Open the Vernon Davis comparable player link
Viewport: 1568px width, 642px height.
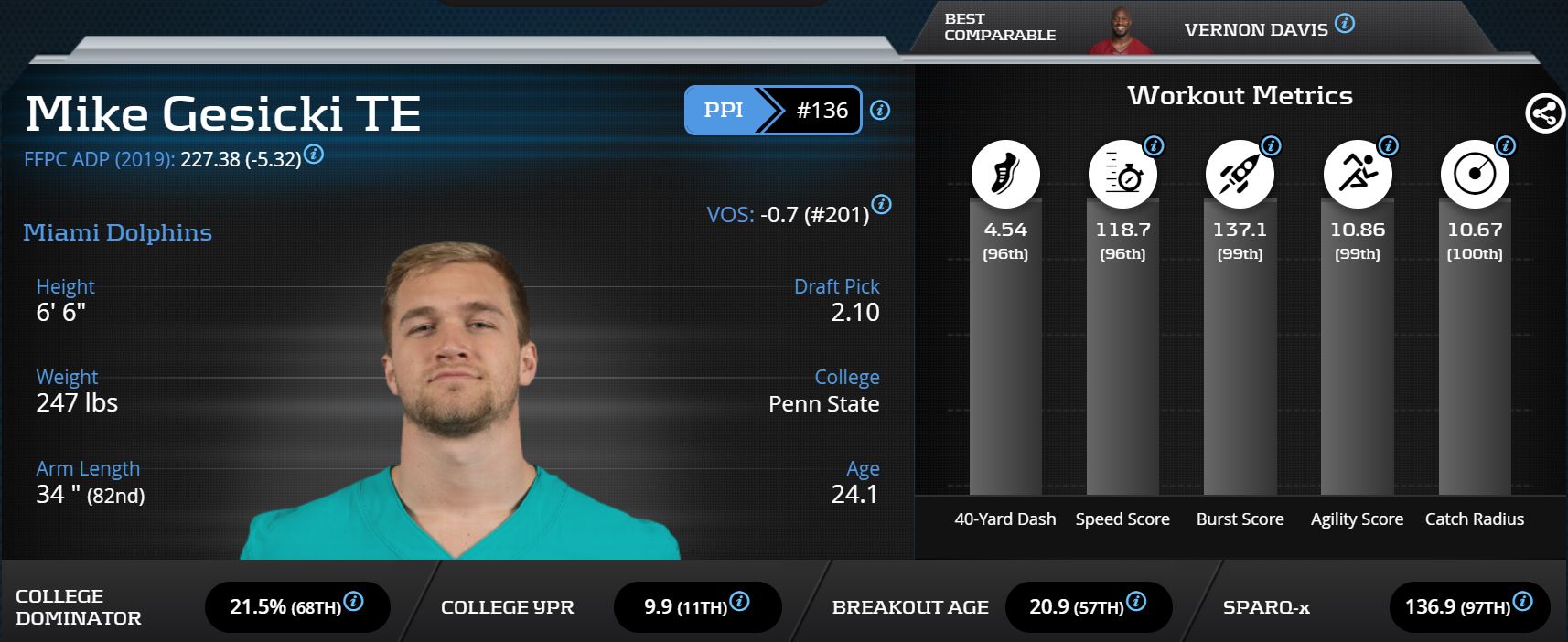tap(1256, 30)
